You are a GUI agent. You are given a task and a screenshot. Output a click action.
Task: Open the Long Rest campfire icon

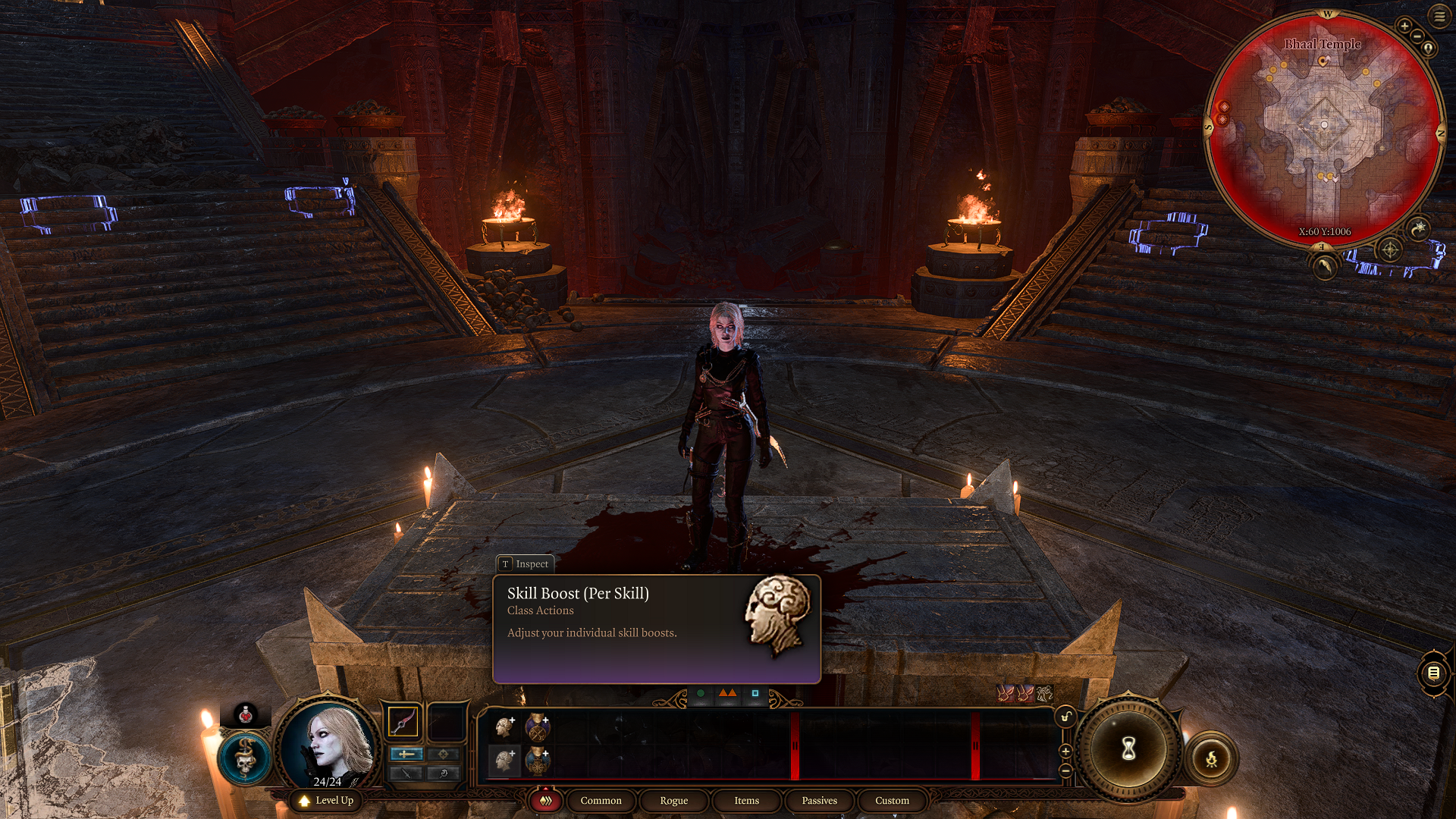click(1213, 760)
